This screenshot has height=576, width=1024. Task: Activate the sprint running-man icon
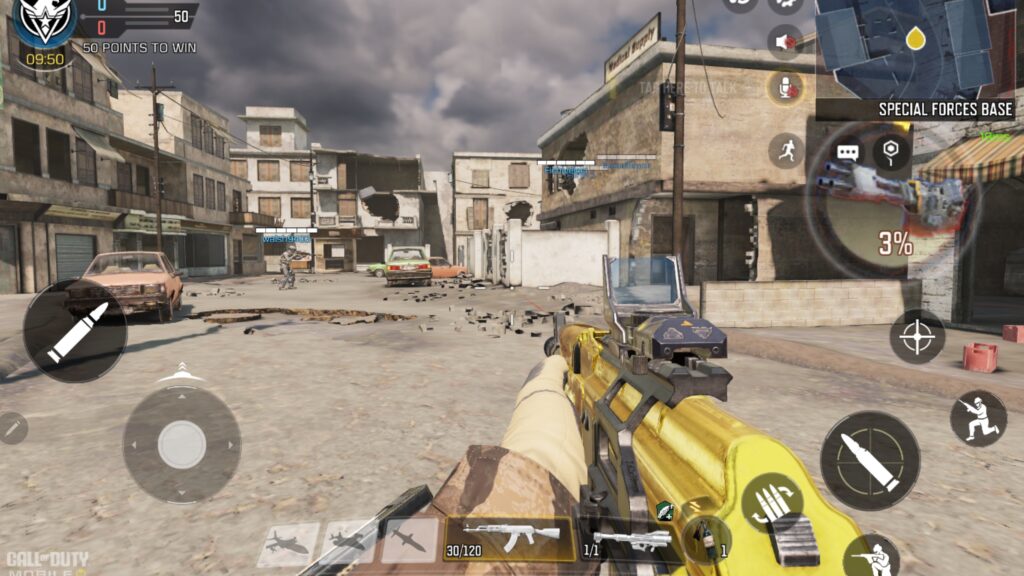pyautogui.click(x=786, y=150)
